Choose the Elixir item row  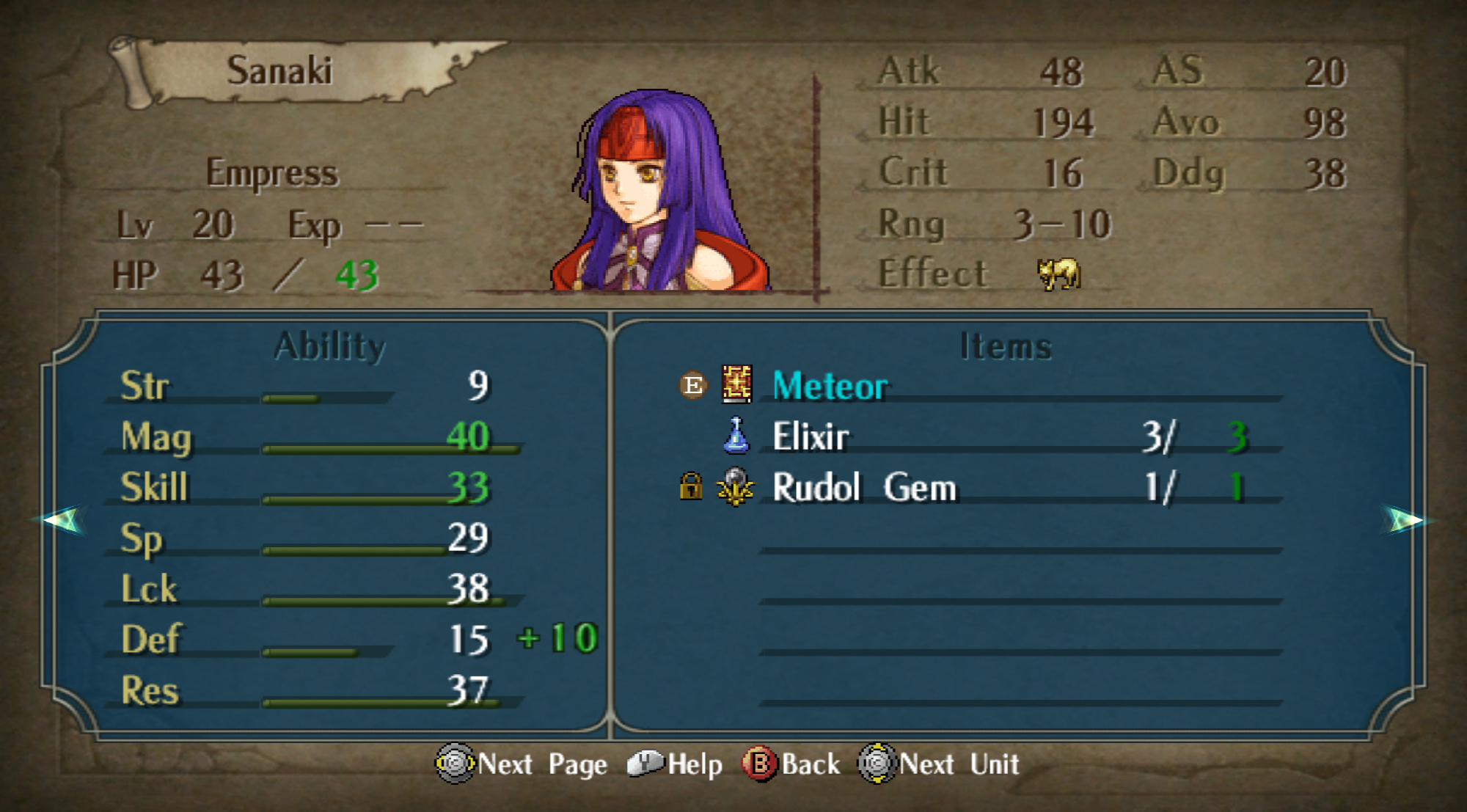tap(810, 437)
